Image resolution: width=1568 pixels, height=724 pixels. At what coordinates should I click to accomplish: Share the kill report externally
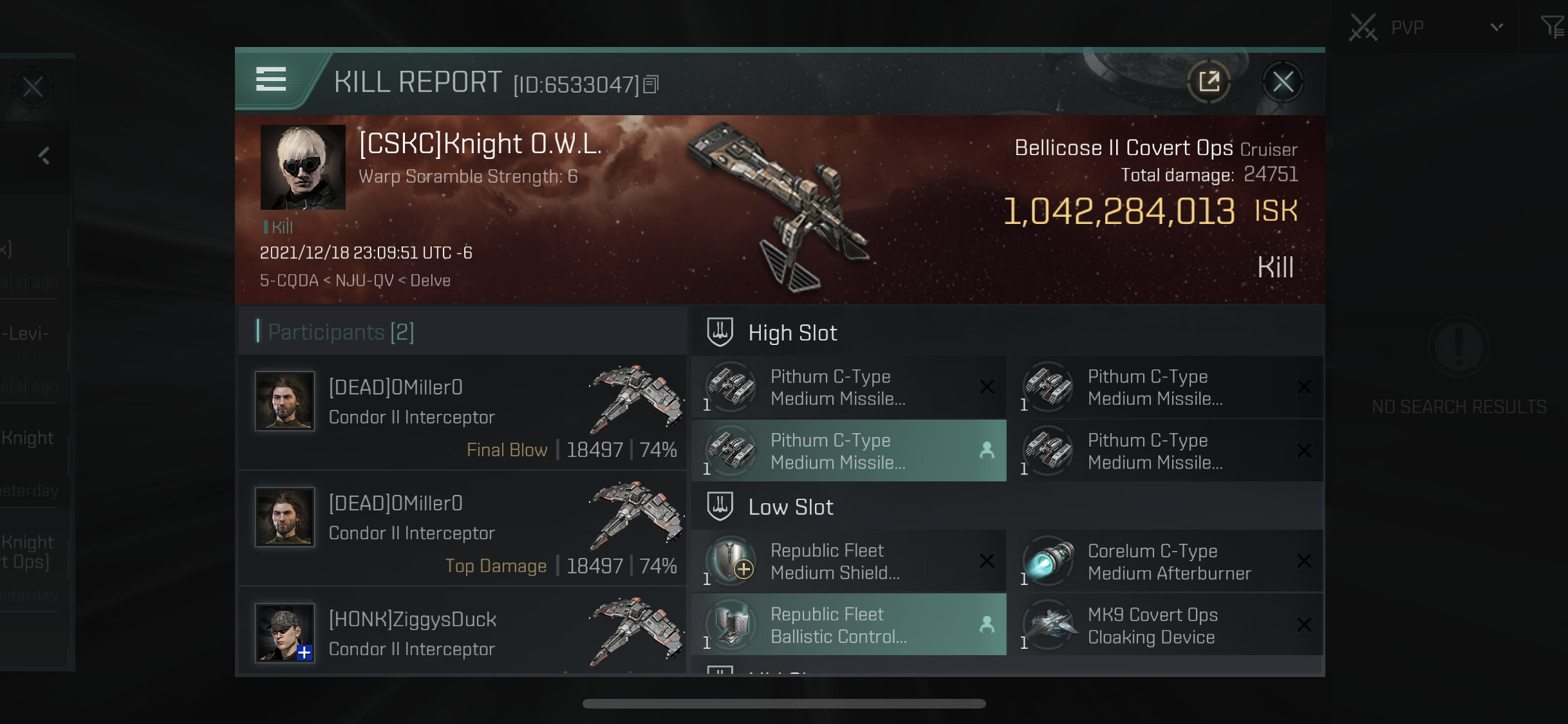tap(1209, 82)
